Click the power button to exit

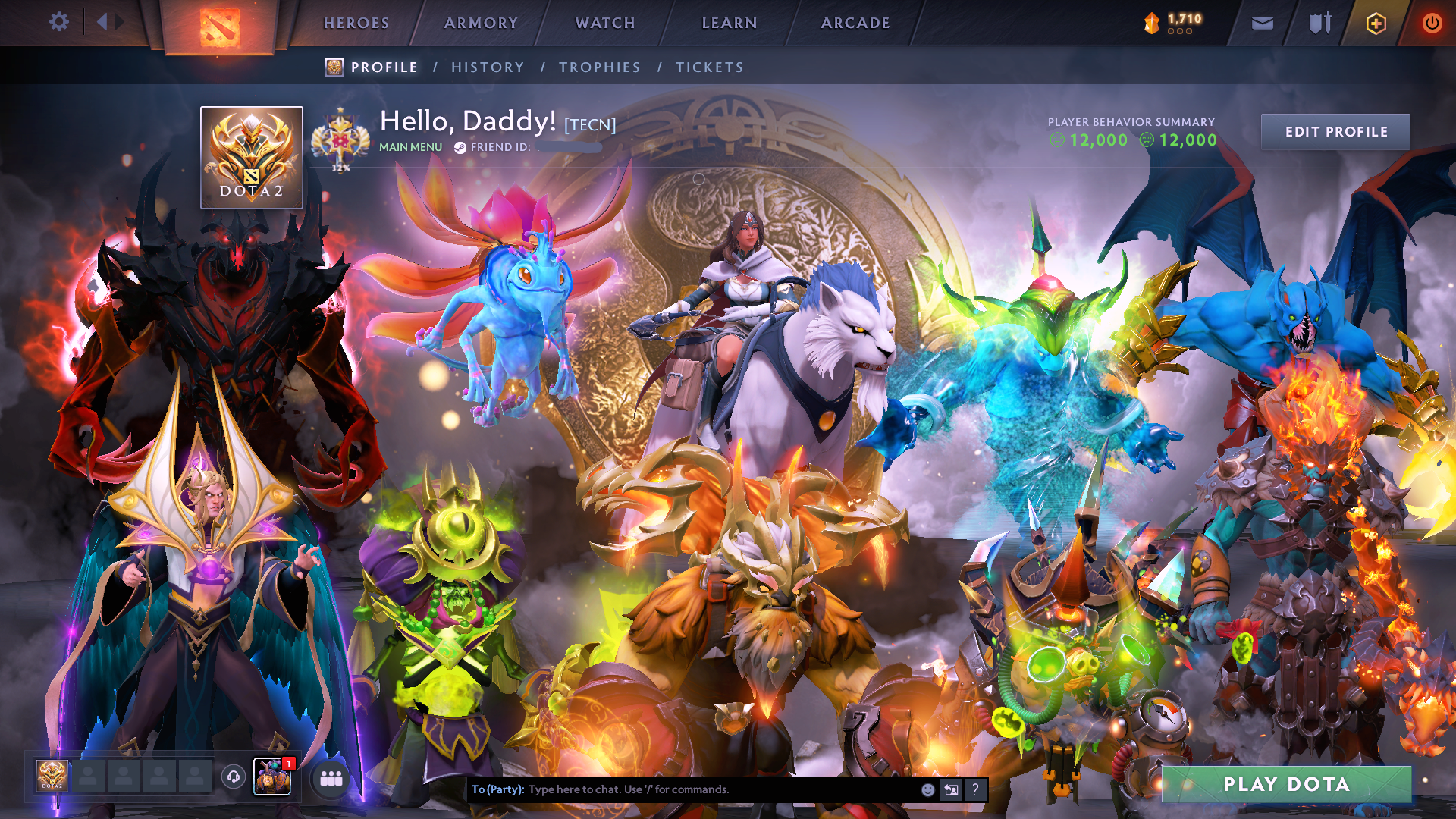1432,23
